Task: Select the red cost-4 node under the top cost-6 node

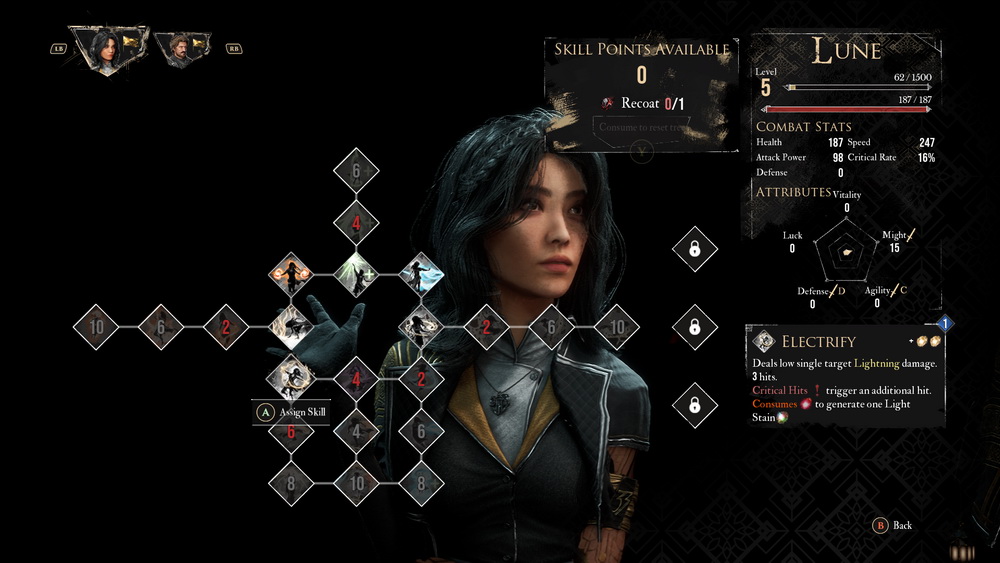Action: coord(356,222)
